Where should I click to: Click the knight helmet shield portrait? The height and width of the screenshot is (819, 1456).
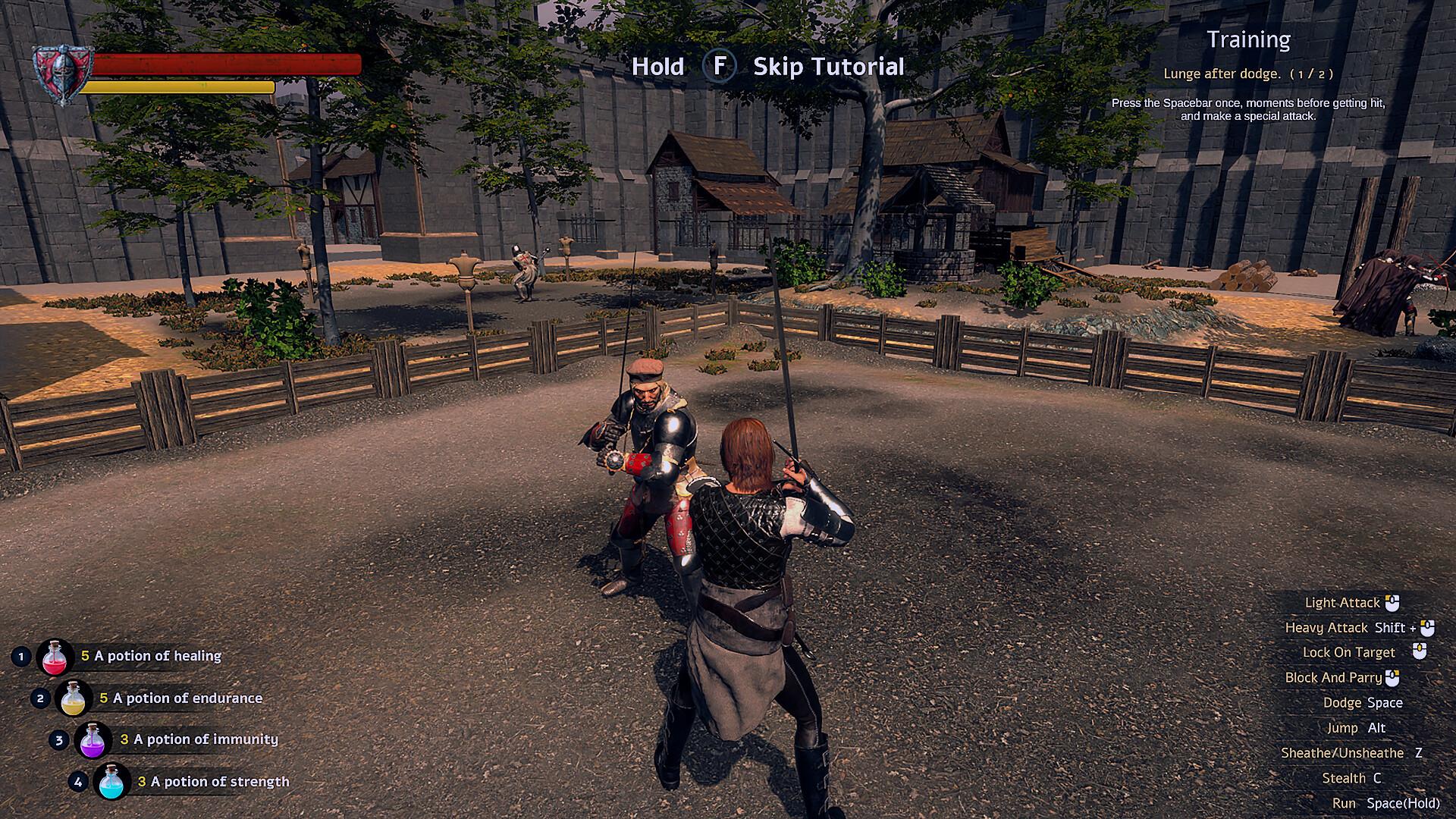(63, 74)
